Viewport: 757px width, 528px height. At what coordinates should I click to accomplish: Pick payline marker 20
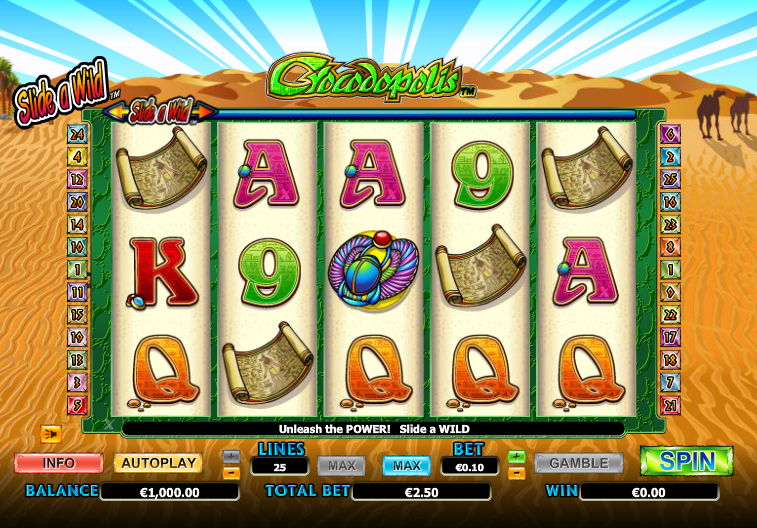click(x=77, y=201)
